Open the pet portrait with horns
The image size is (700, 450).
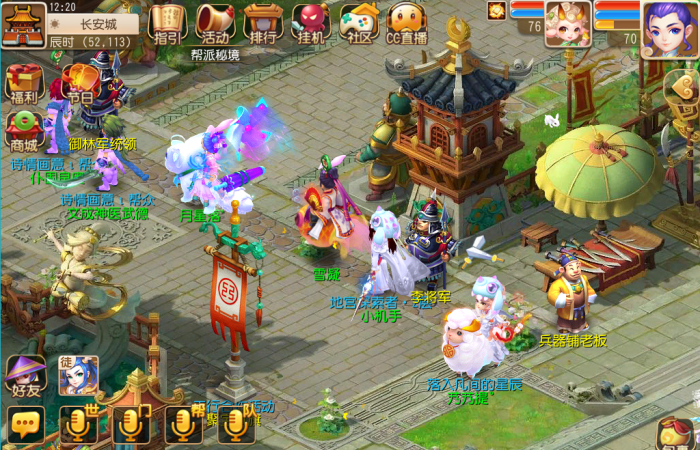[x=567, y=24]
